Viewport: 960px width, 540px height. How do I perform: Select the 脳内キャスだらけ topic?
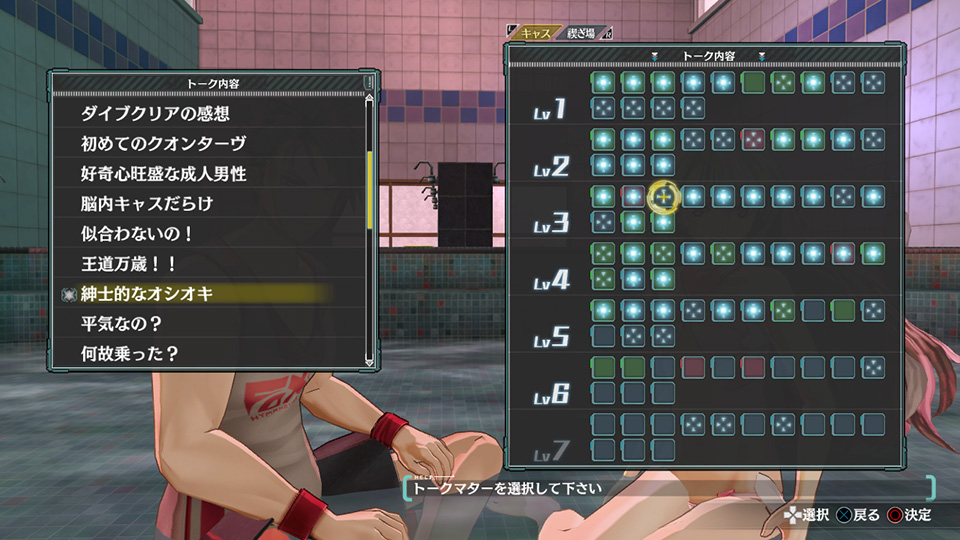coord(147,204)
